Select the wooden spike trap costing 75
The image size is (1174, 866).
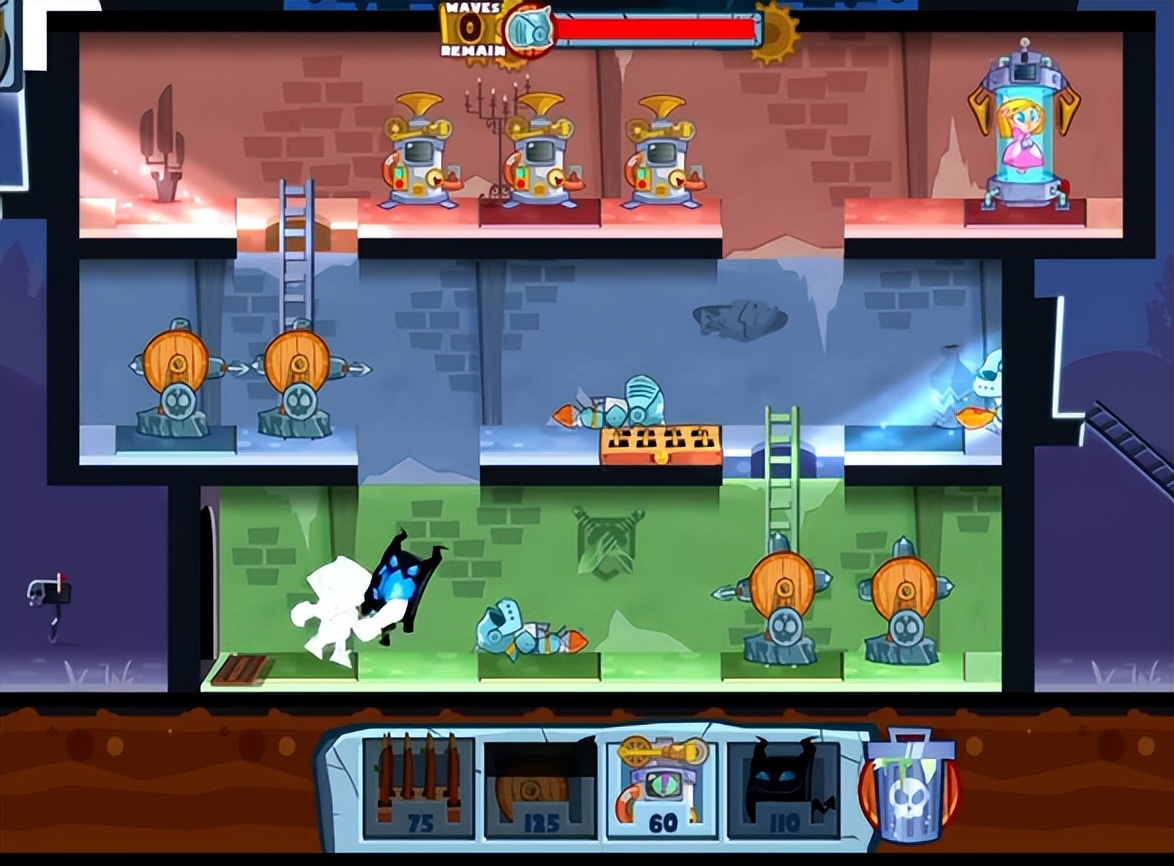[418, 786]
